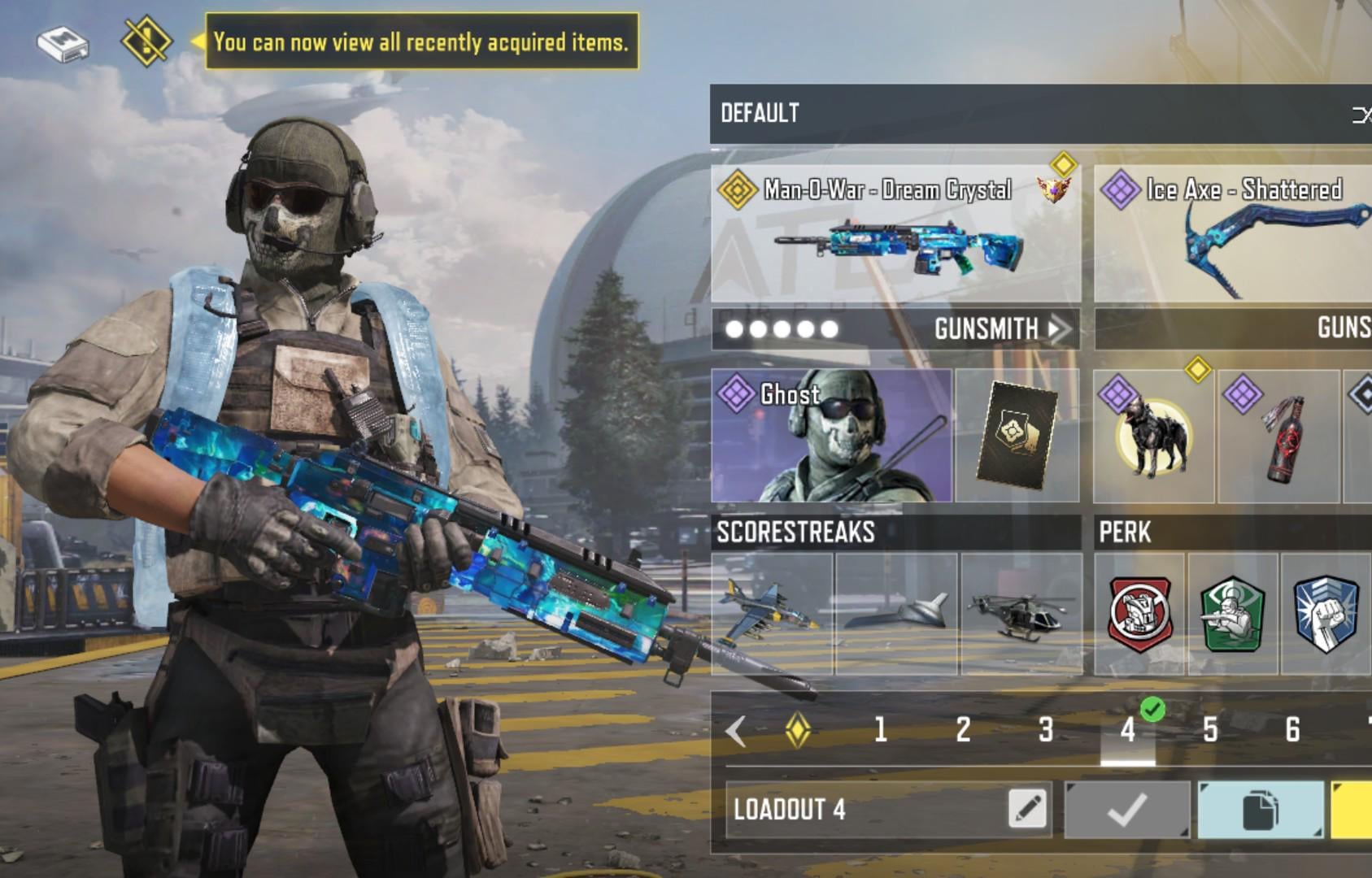Change the stealth drone scorestreak slot
The width and height of the screenshot is (1372, 878).
click(897, 615)
